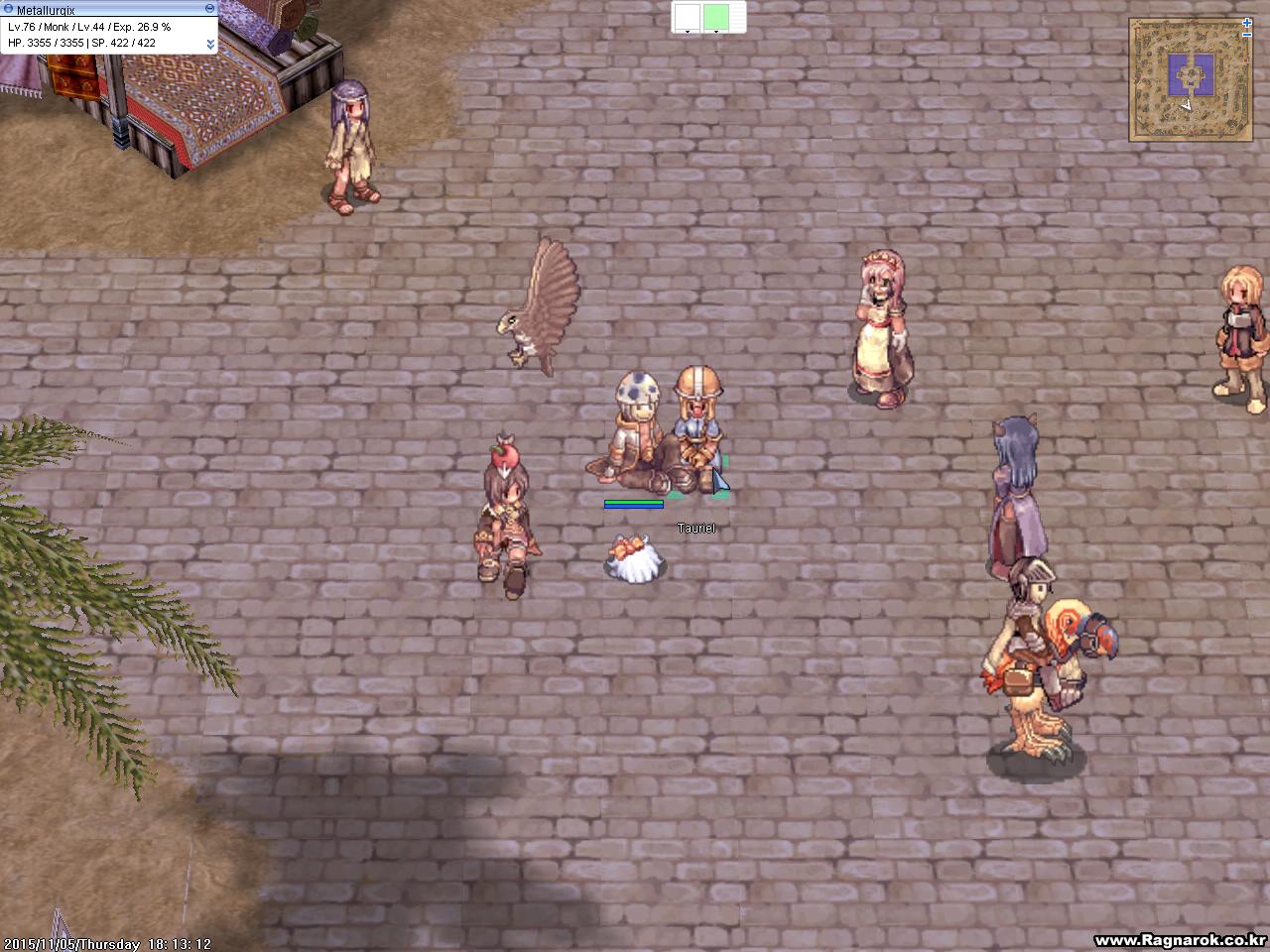Viewport: 1270px width, 952px height.
Task: Click the zoom-in plus icon on the minimap
Action: tap(1246, 23)
